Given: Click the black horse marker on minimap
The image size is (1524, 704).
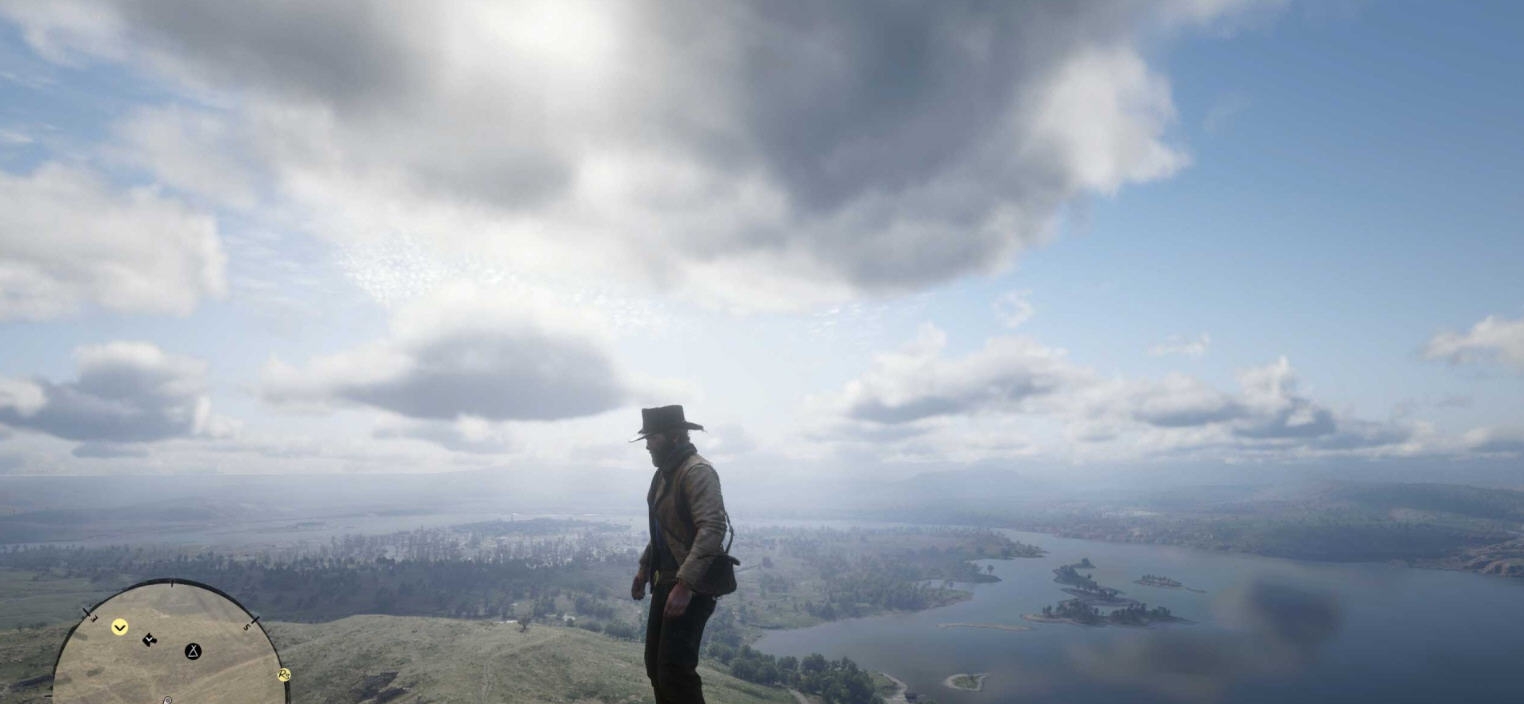Looking at the screenshot, I should click(149, 639).
